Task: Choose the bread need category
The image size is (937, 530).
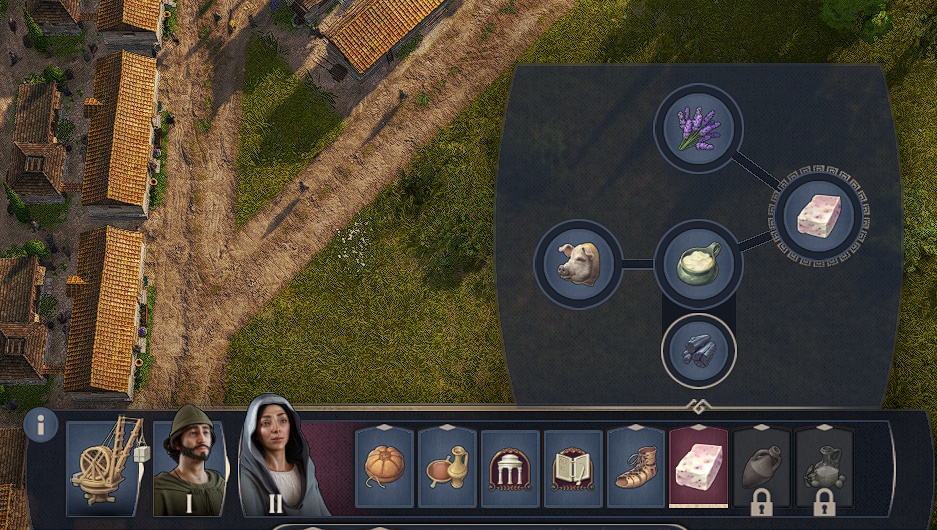Action: pyautogui.click(x=384, y=466)
